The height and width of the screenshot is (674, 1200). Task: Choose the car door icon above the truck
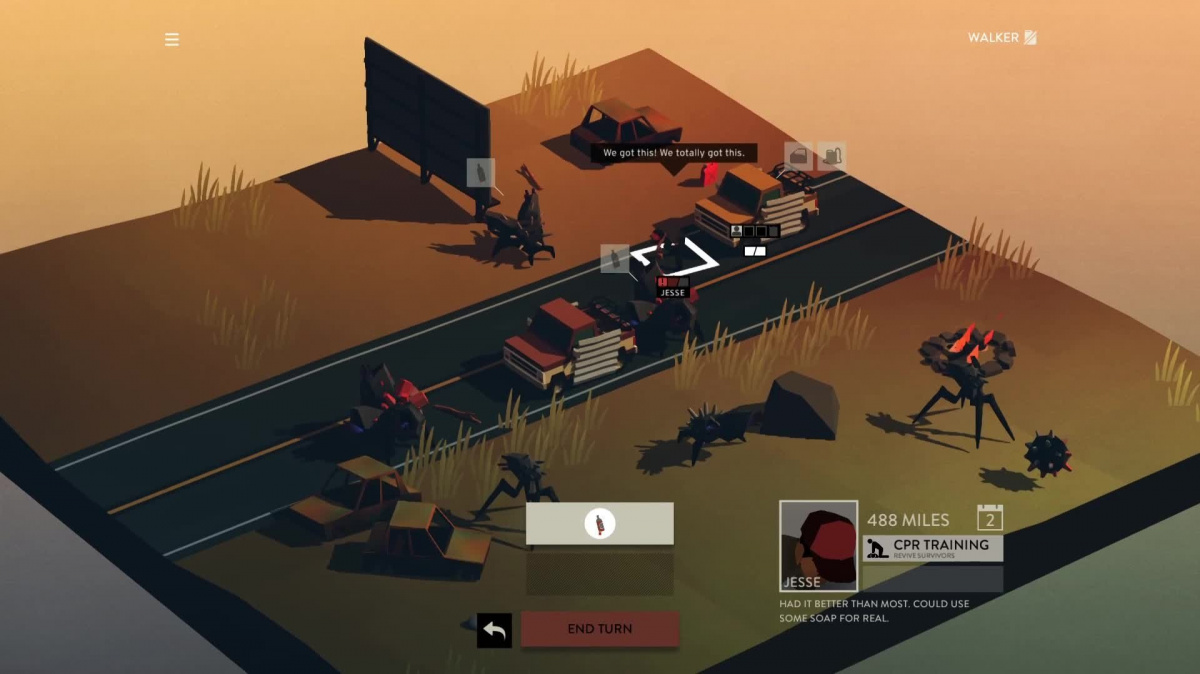click(799, 156)
